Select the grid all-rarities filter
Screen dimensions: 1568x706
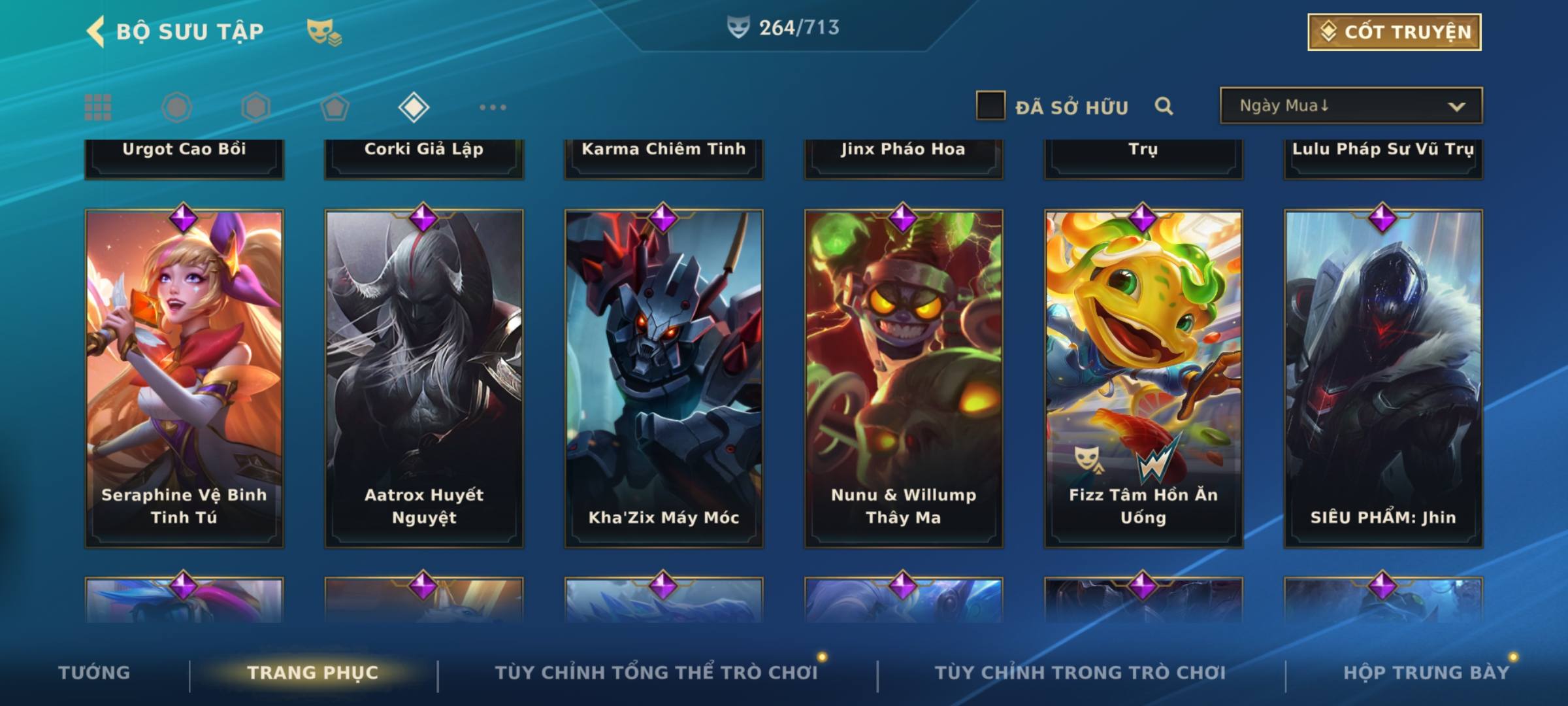[98, 107]
